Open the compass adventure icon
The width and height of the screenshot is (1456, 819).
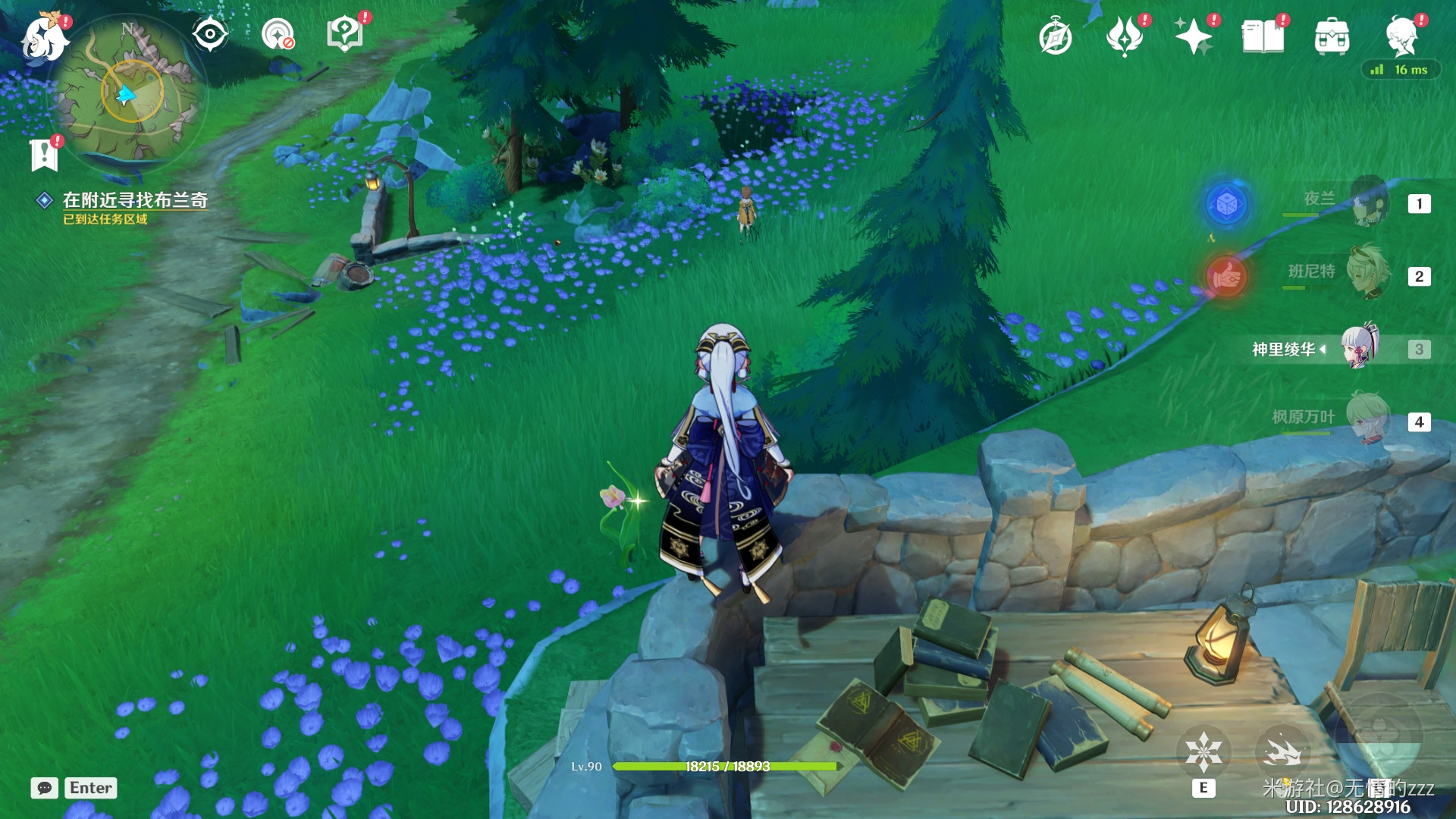click(1055, 37)
